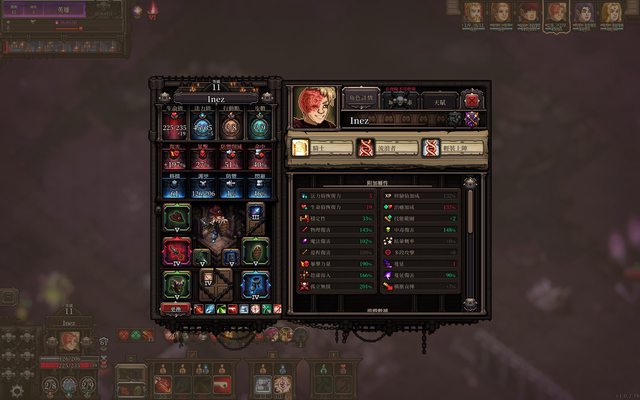Select the red hat helmet equipment slot
Viewport: 640px width, 400px height.
click(x=177, y=216)
